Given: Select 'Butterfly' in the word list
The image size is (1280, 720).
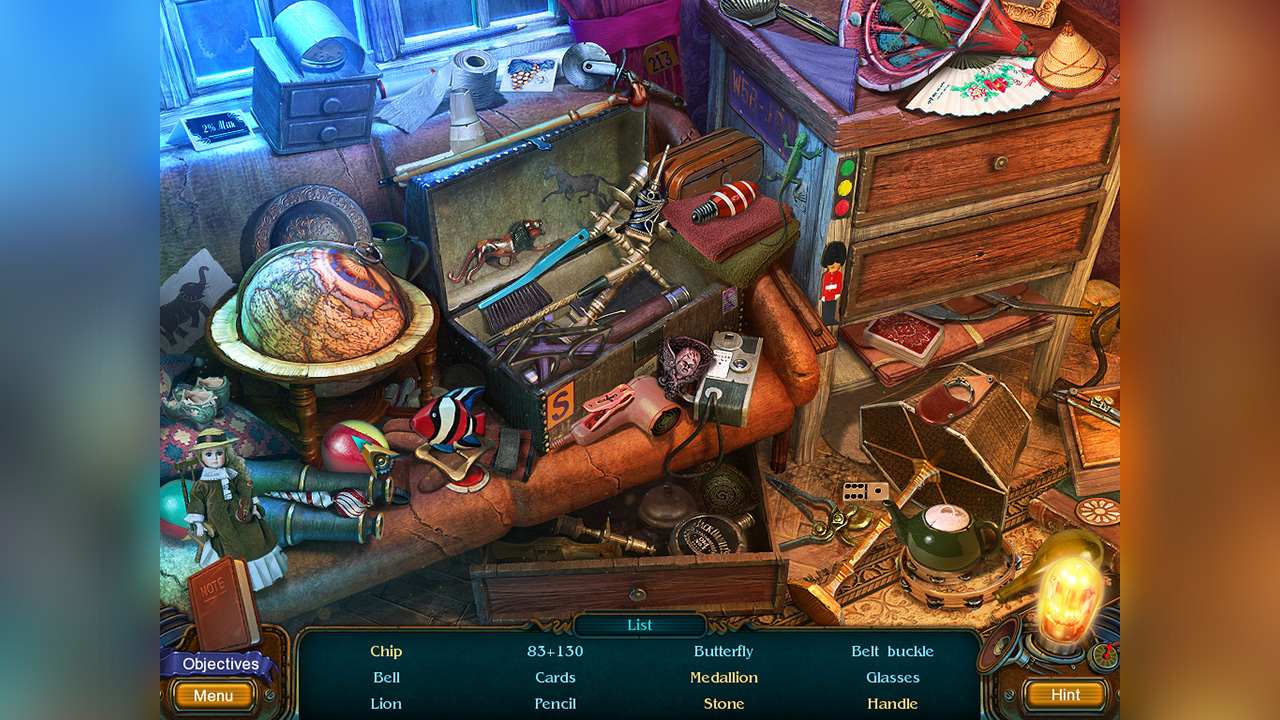Looking at the screenshot, I should 723,651.
